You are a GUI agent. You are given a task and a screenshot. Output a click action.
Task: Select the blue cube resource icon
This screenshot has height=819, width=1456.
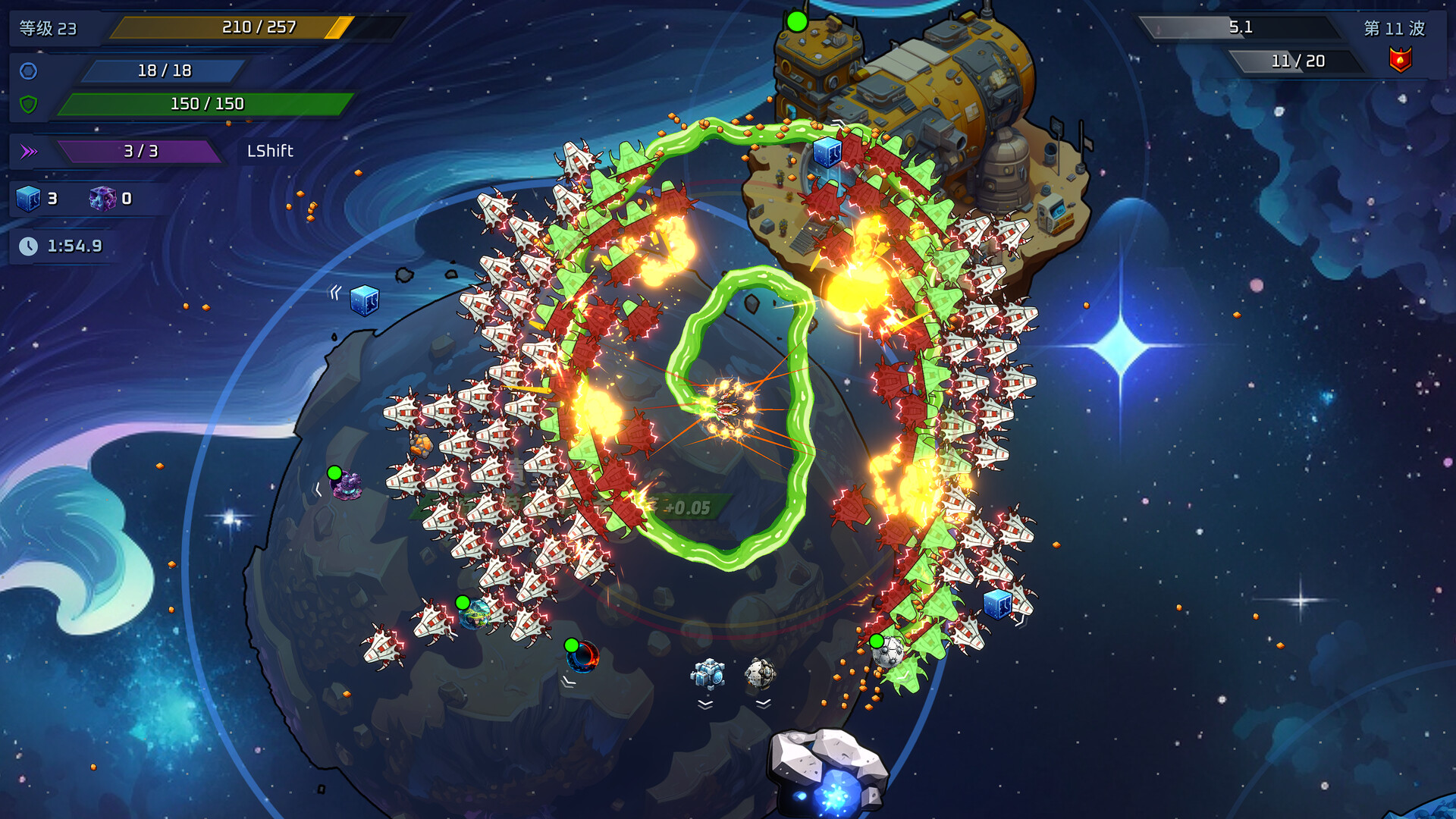[28, 199]
